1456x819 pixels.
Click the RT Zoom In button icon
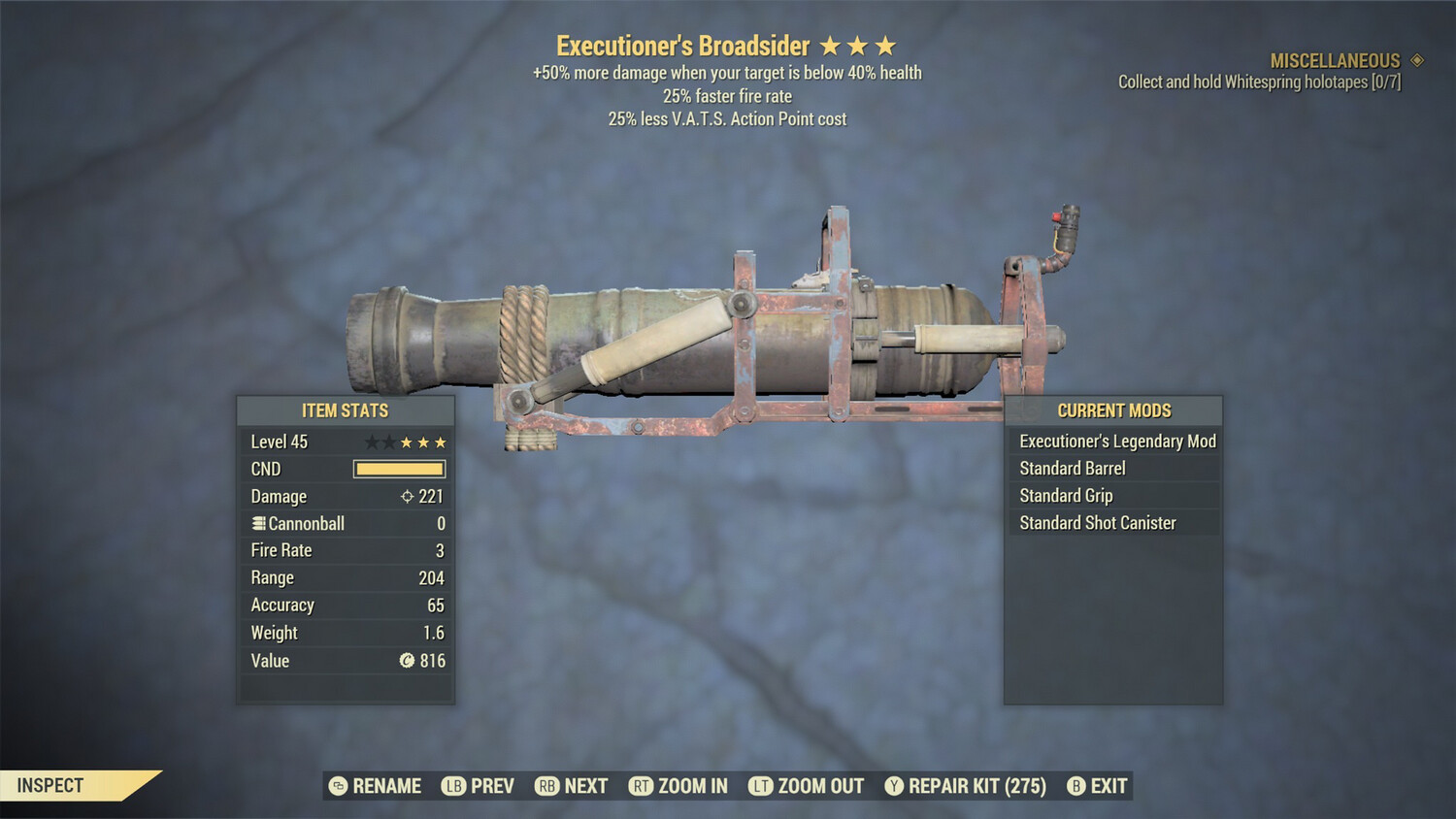pos(643,786)
